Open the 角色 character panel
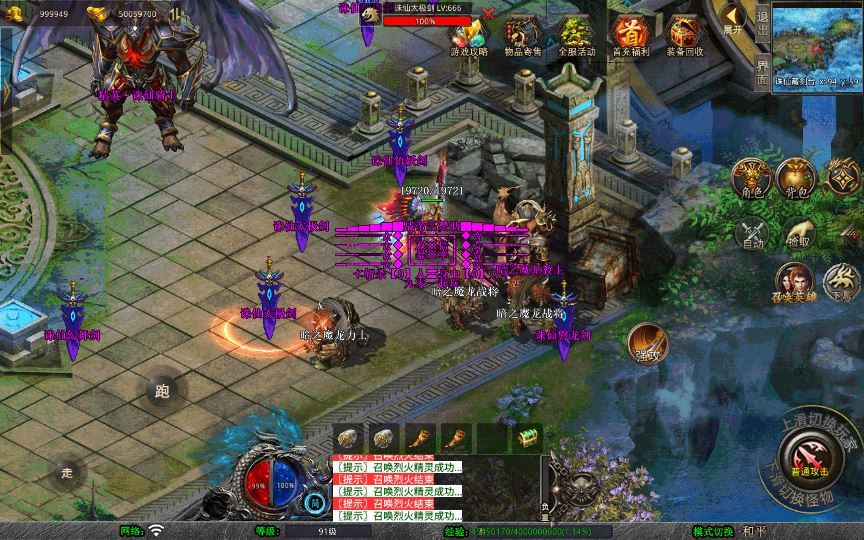The width and height of the screenshot is (864, 540). [x=753, y=177]
